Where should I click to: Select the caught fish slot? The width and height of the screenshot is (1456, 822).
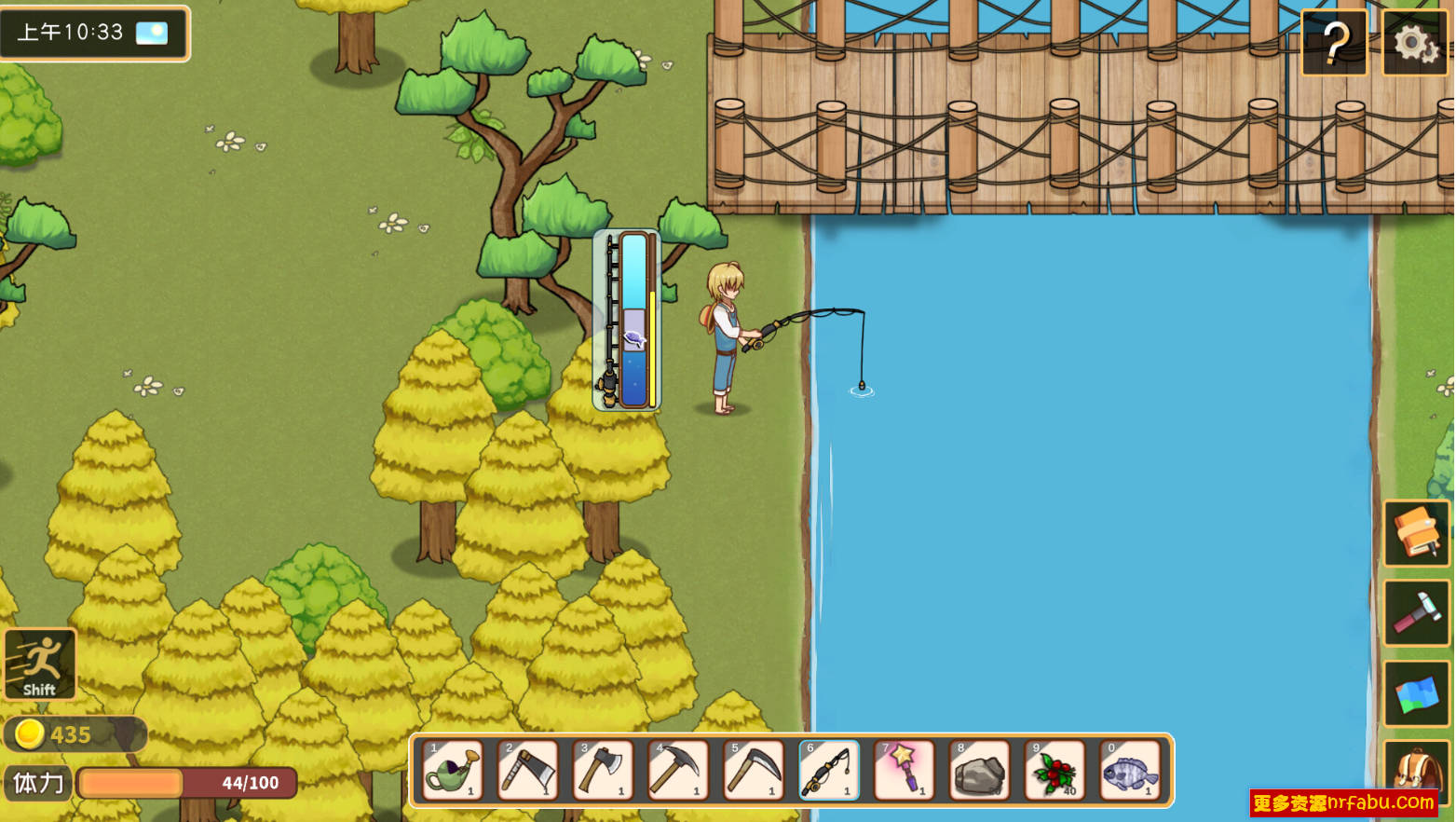tap(1130, 771)
